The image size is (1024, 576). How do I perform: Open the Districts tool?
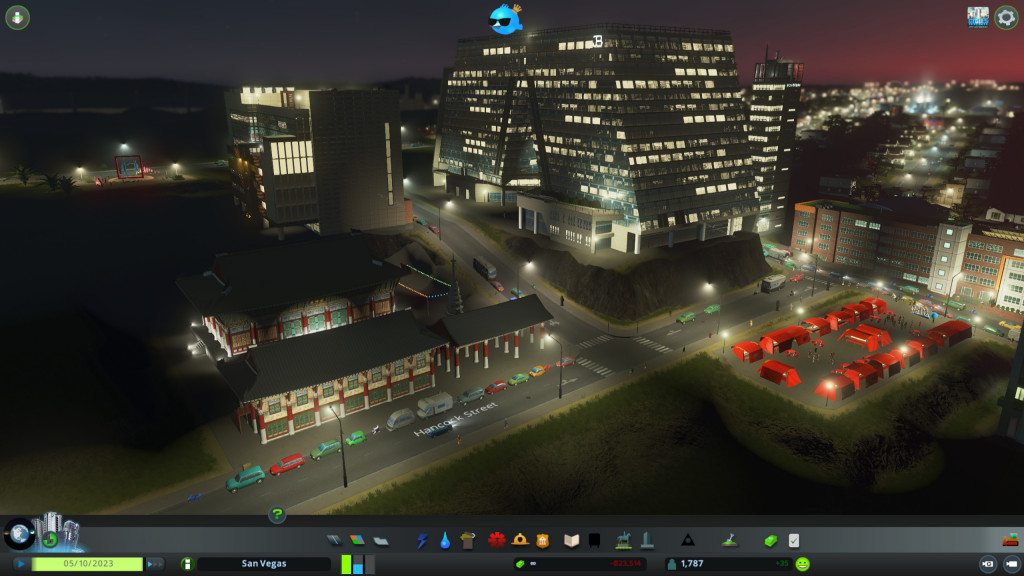[x=381, y=541]
